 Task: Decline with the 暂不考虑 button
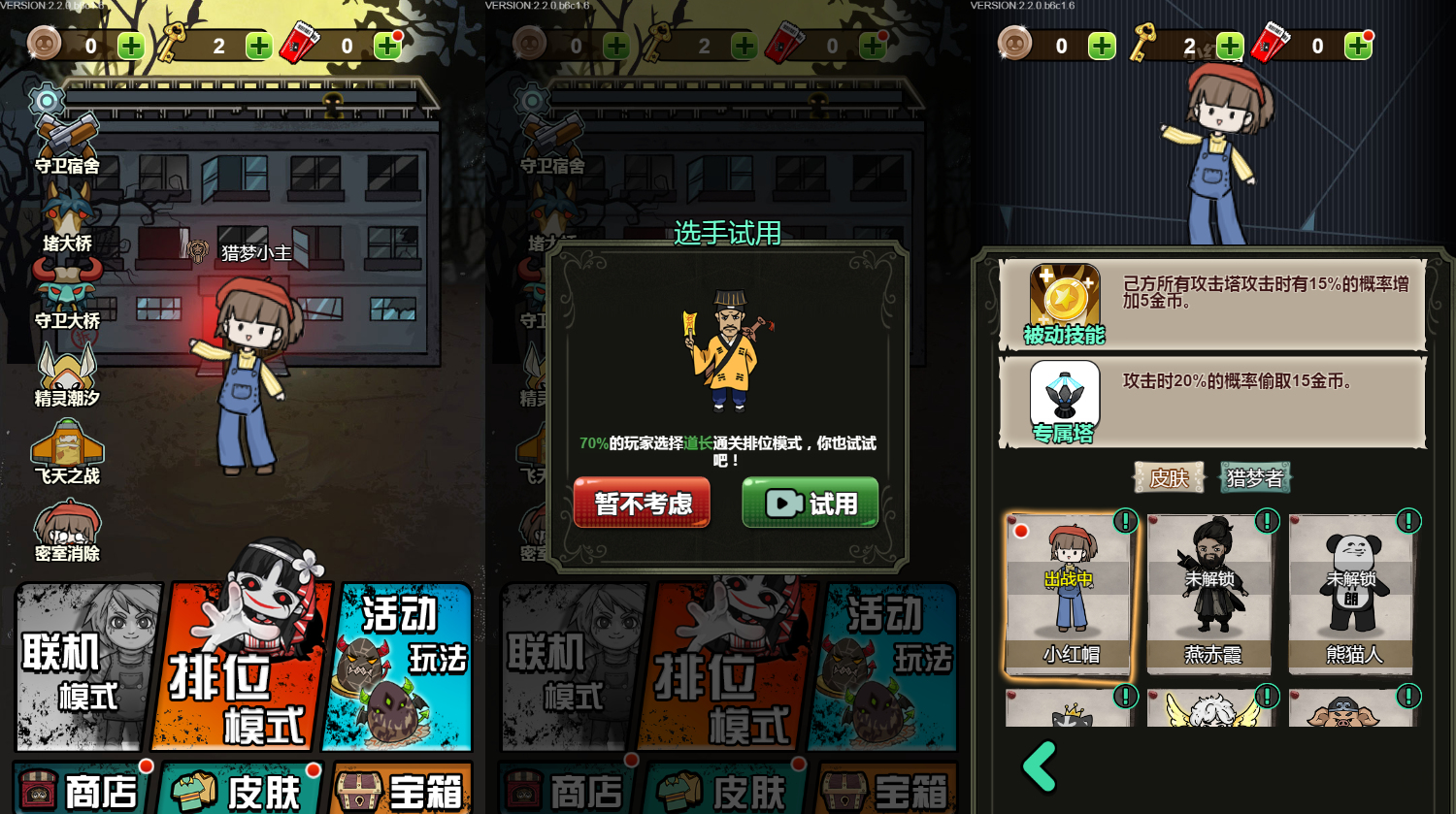[641, 505]
